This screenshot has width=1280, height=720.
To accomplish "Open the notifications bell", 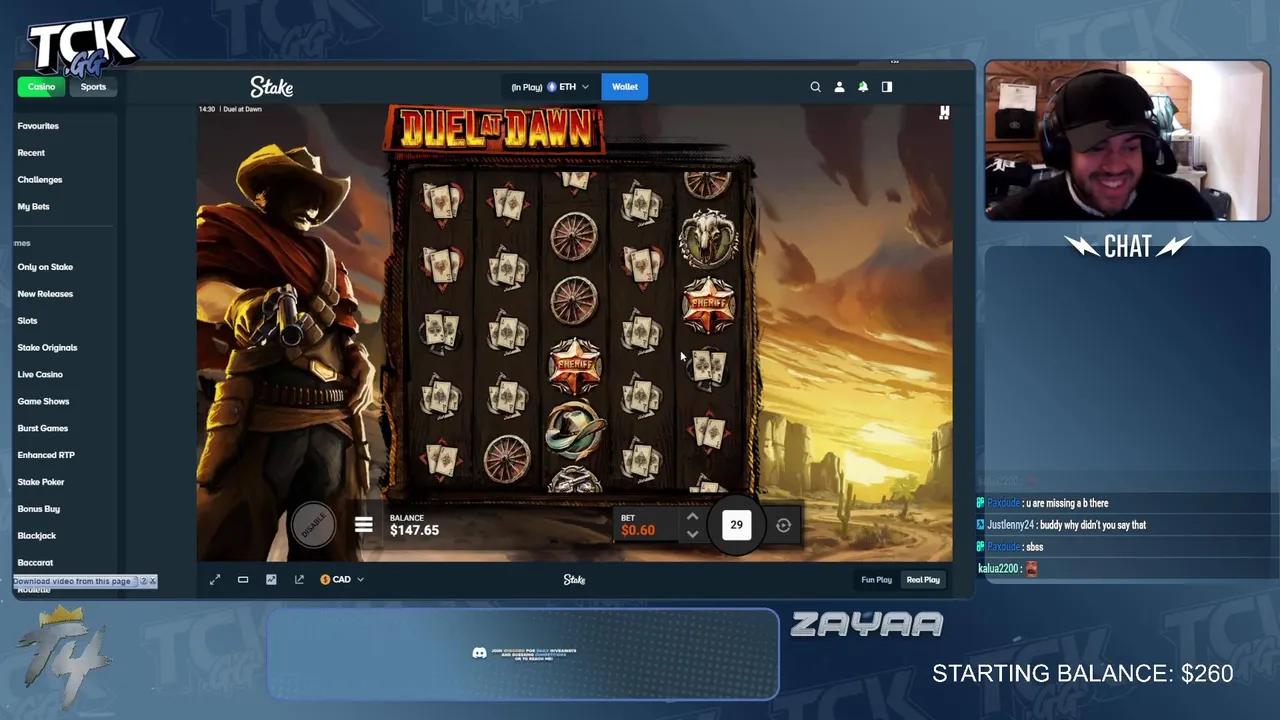I will click(863, 87).
